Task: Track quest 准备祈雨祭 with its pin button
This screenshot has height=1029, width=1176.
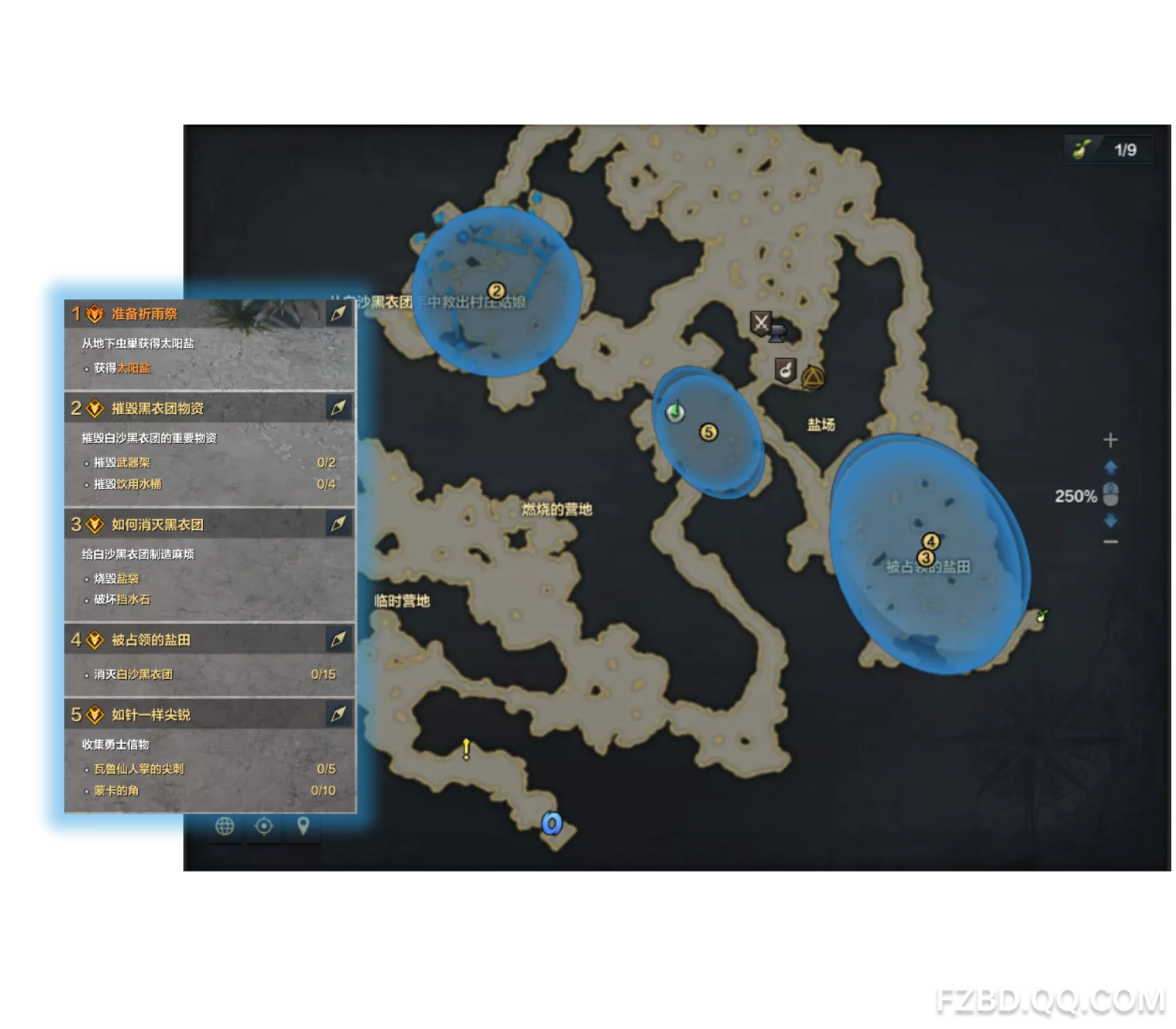Action: (338, 314)
